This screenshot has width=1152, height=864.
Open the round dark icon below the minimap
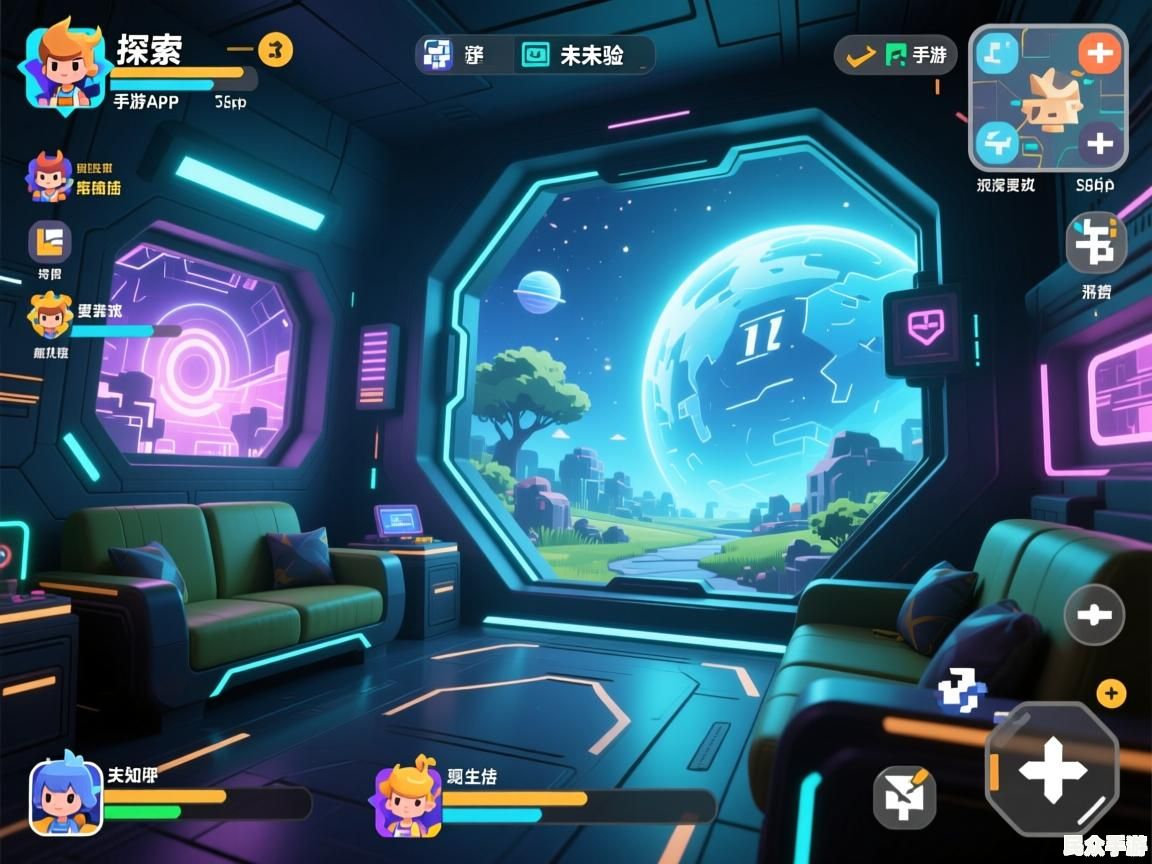coord(1096,243)
